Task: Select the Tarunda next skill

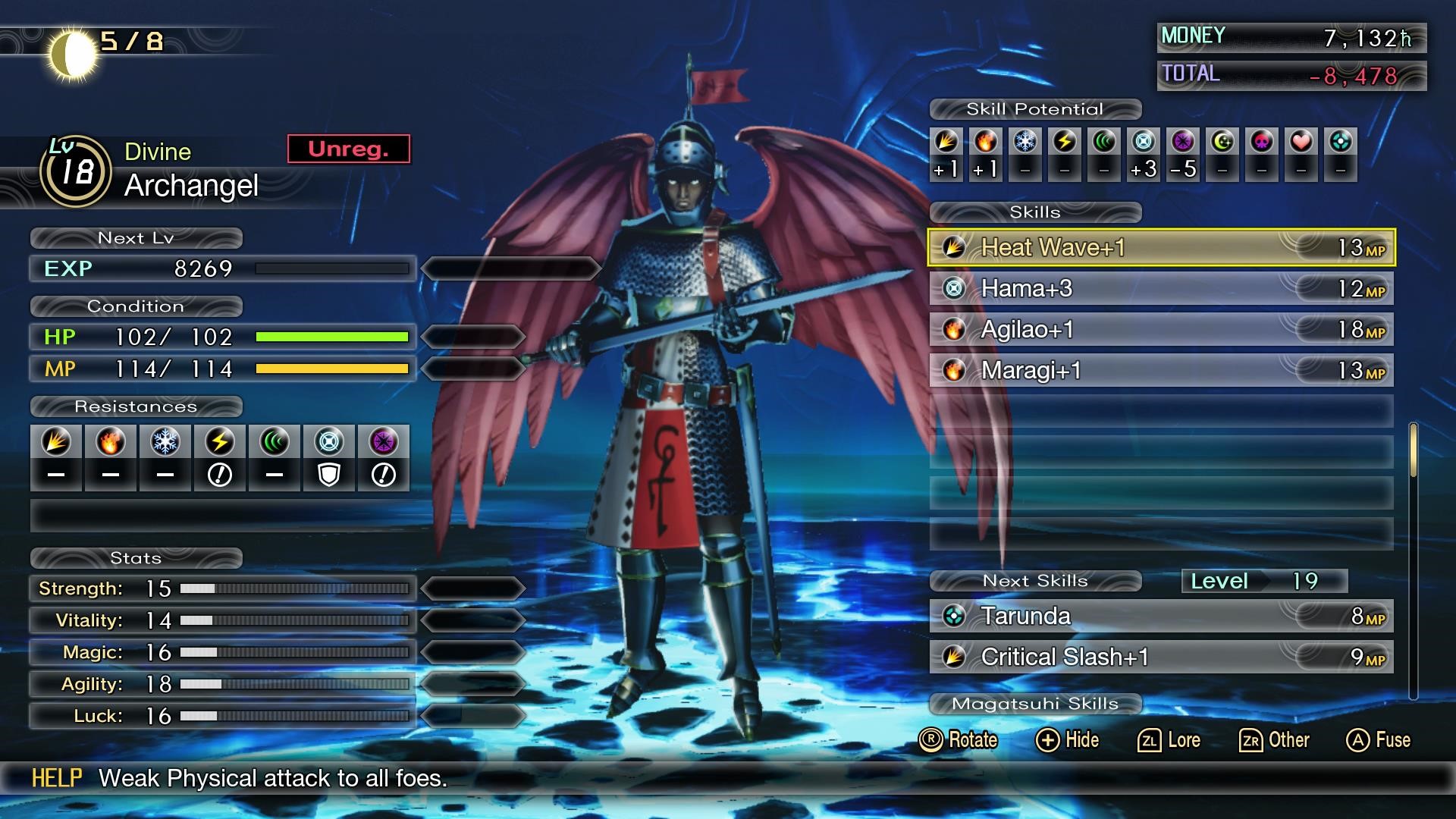Action: tap(1160, 616)
